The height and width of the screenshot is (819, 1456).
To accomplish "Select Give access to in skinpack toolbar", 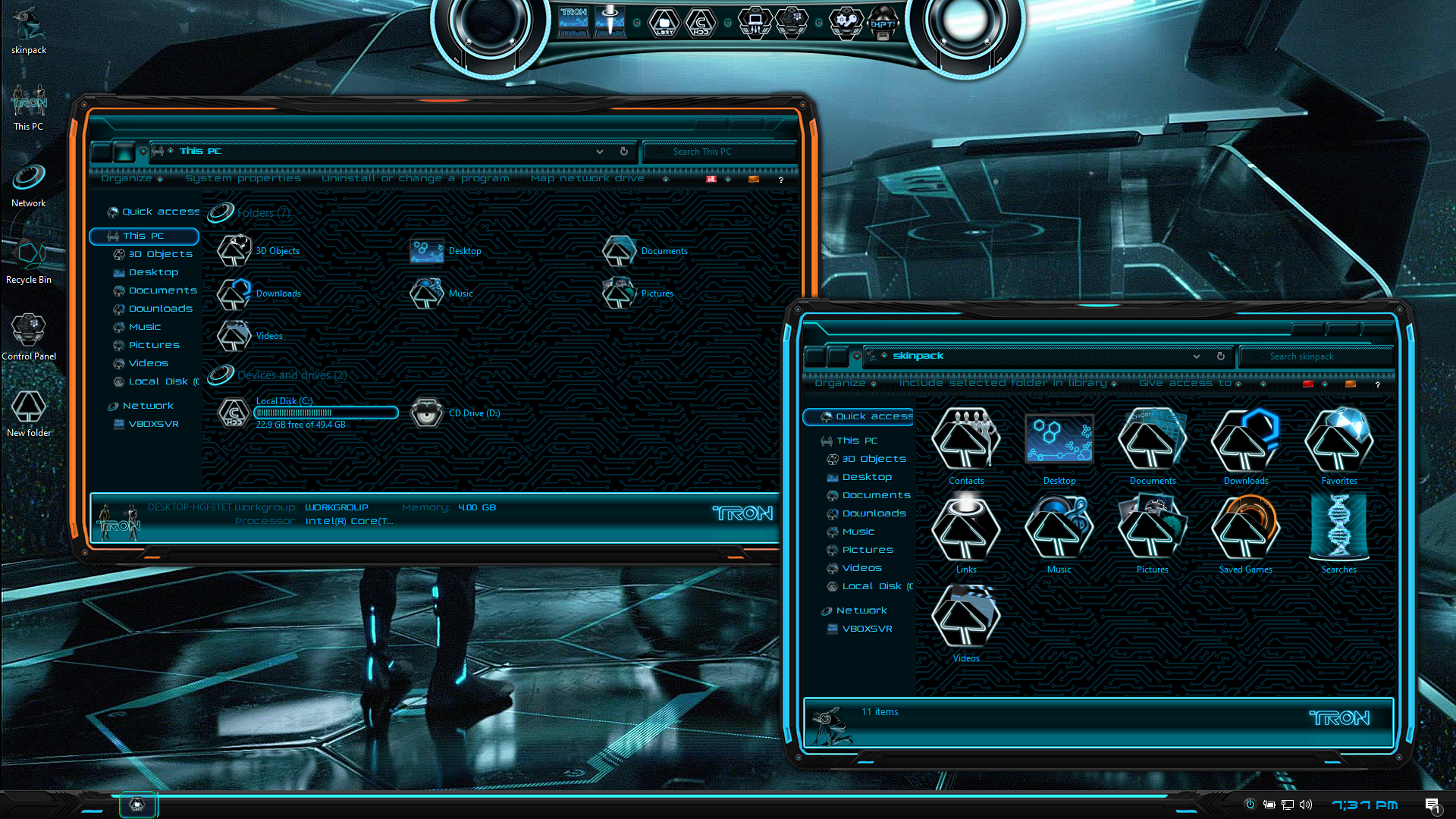I will [x=1185, y=383].
